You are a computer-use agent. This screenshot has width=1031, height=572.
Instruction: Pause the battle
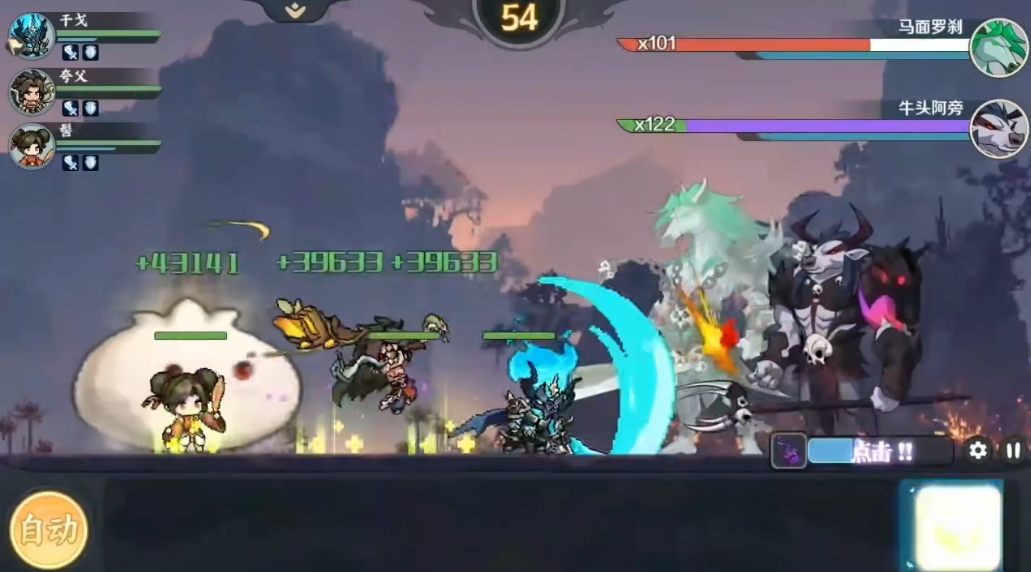pos(1013,451)
